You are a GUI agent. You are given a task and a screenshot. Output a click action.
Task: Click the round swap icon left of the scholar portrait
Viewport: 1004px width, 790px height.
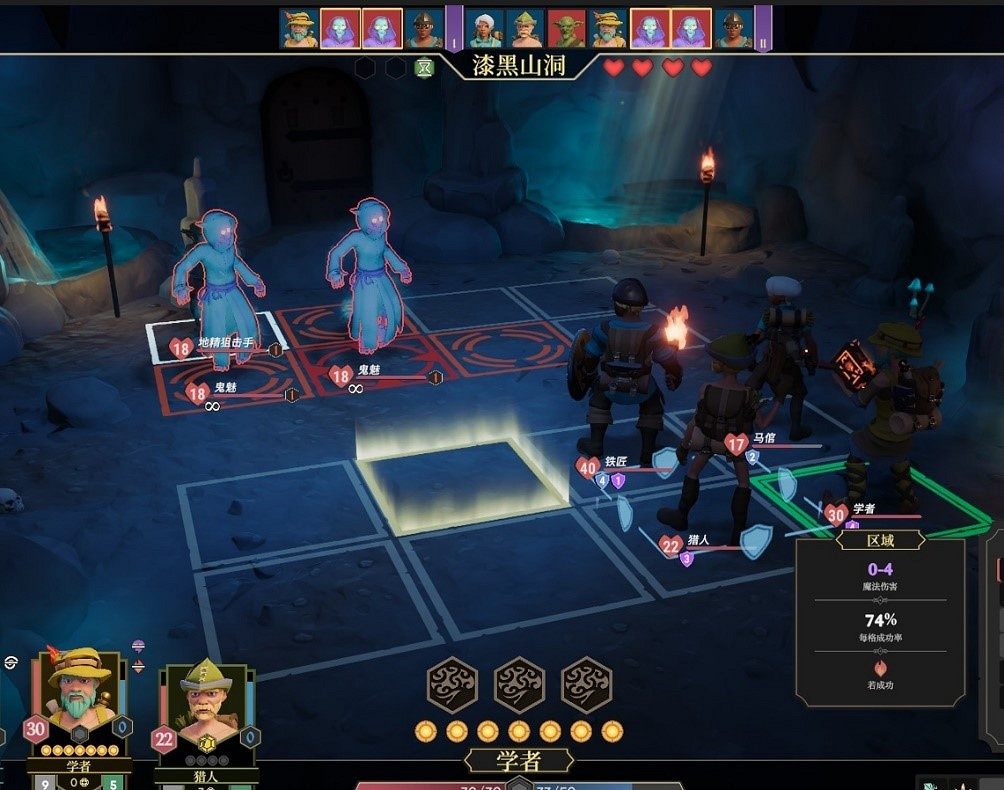11,661
